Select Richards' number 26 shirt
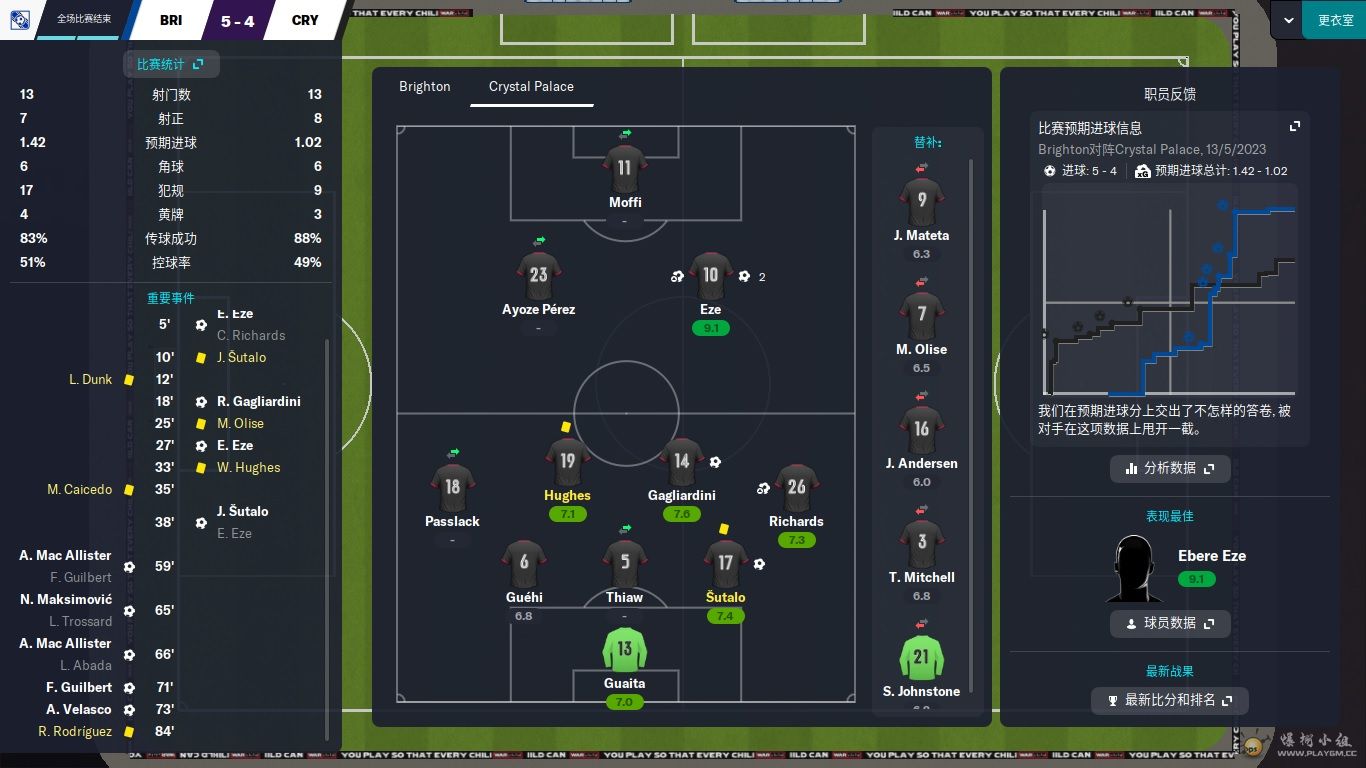This screenshot has height=768, width=1366. pos(796,488)
